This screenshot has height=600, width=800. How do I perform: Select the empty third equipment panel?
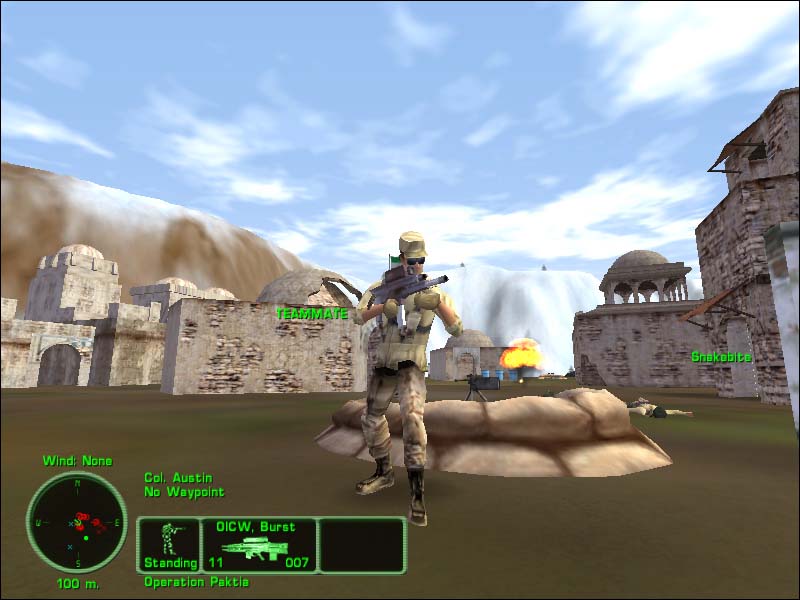click(361, 545)
